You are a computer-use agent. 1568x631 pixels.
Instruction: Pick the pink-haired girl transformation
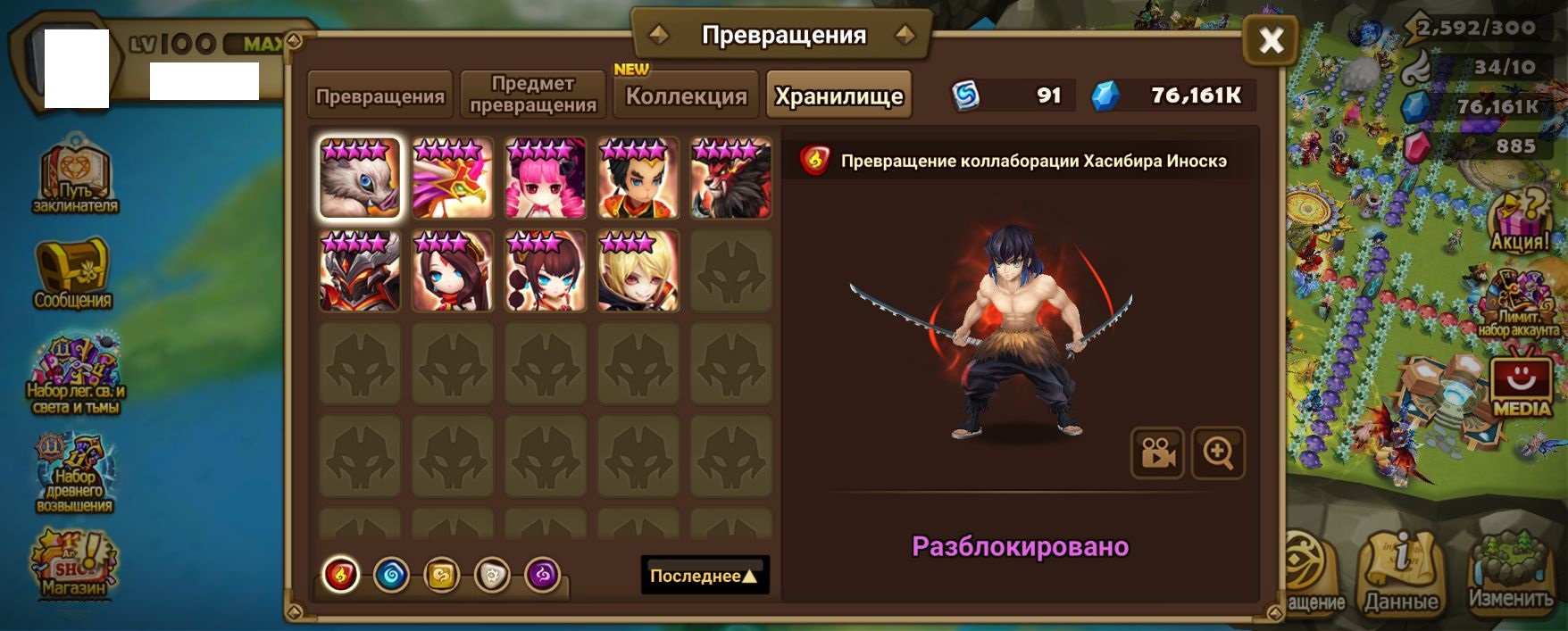[x=546, y=179]
